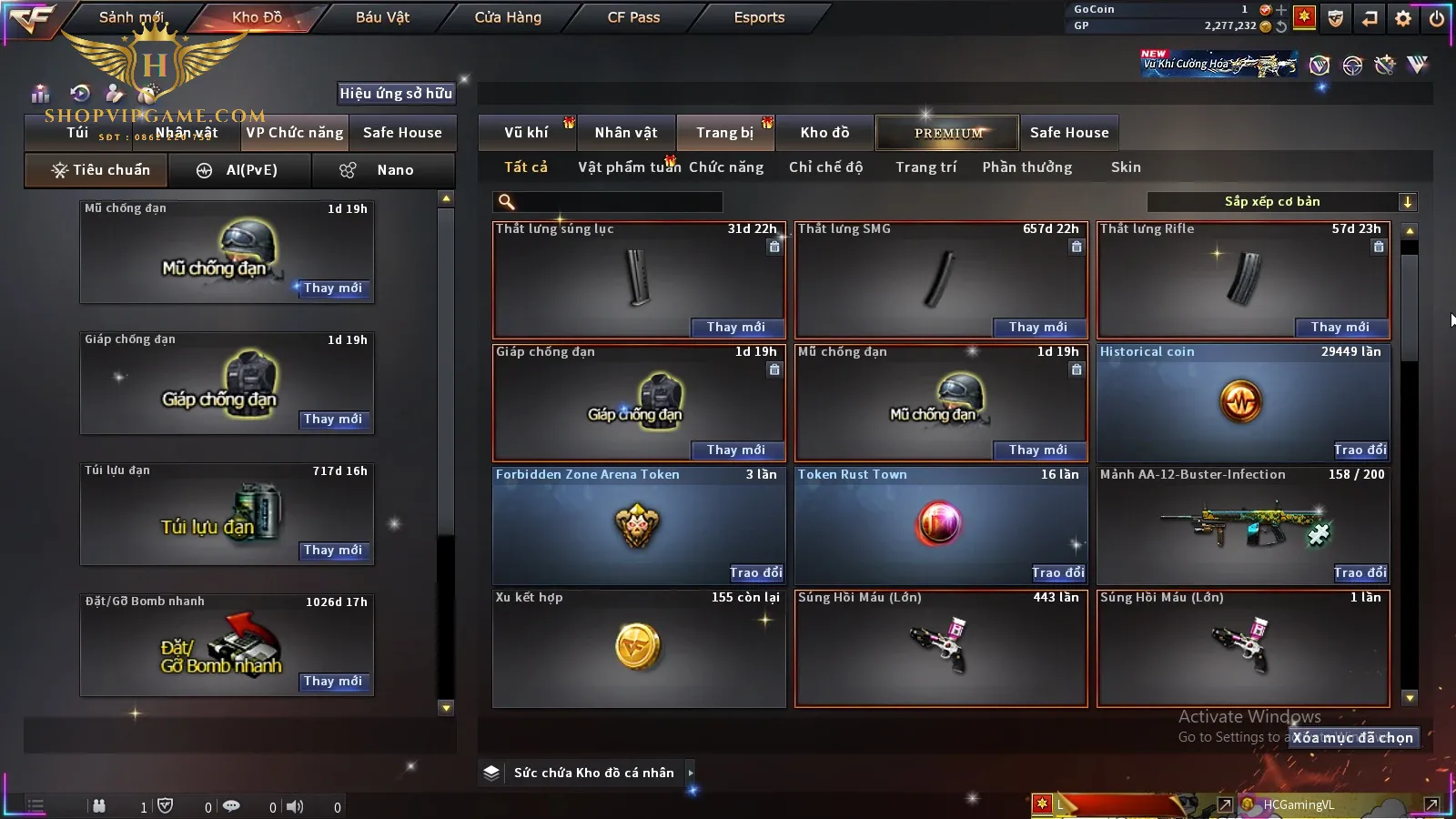Switch to the Báu Vật menu
Image resolution: width=1456 pixels, height=819 pixels.
coord(382,17)
